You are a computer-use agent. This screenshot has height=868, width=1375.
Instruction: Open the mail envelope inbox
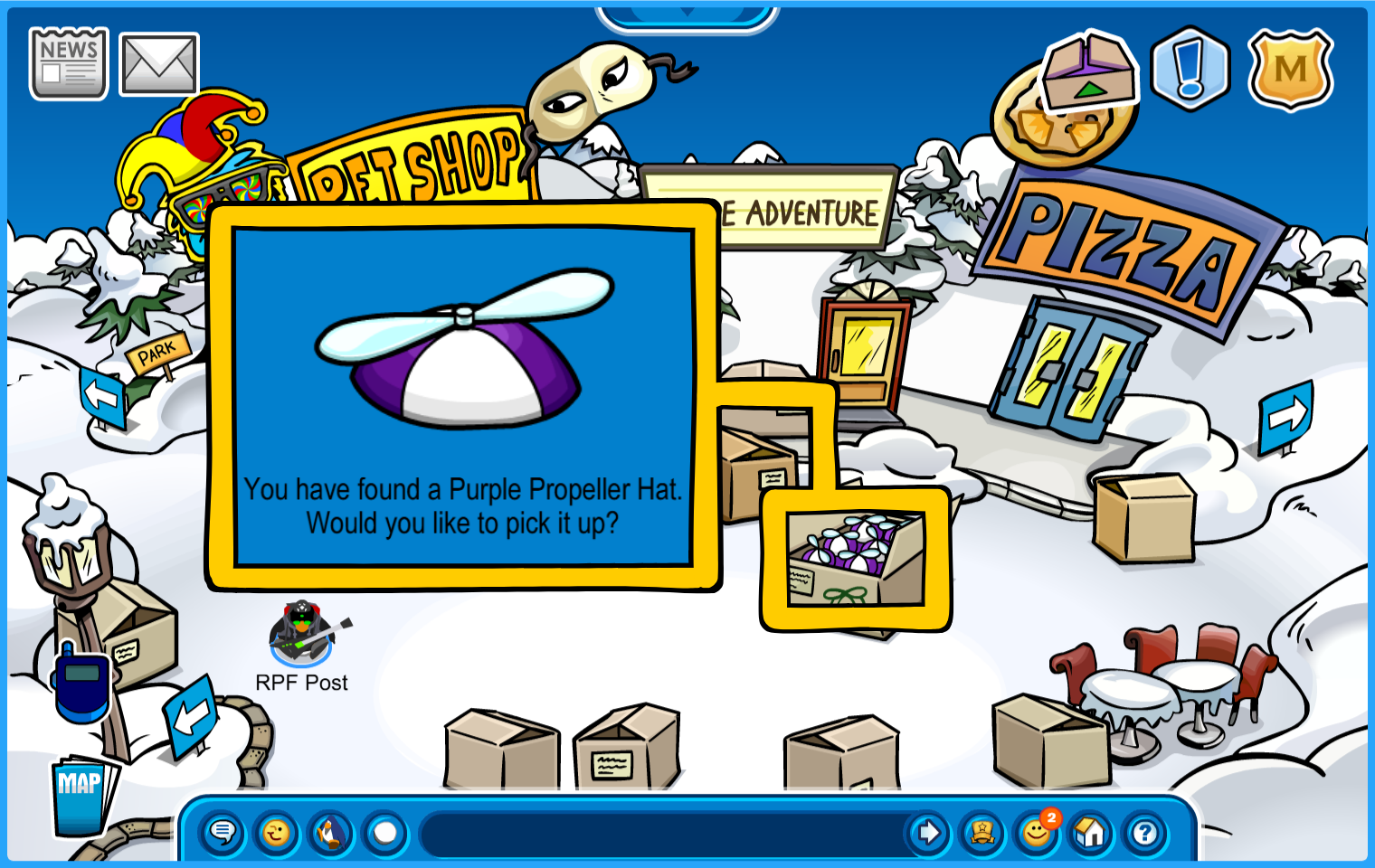coord(159,64)
